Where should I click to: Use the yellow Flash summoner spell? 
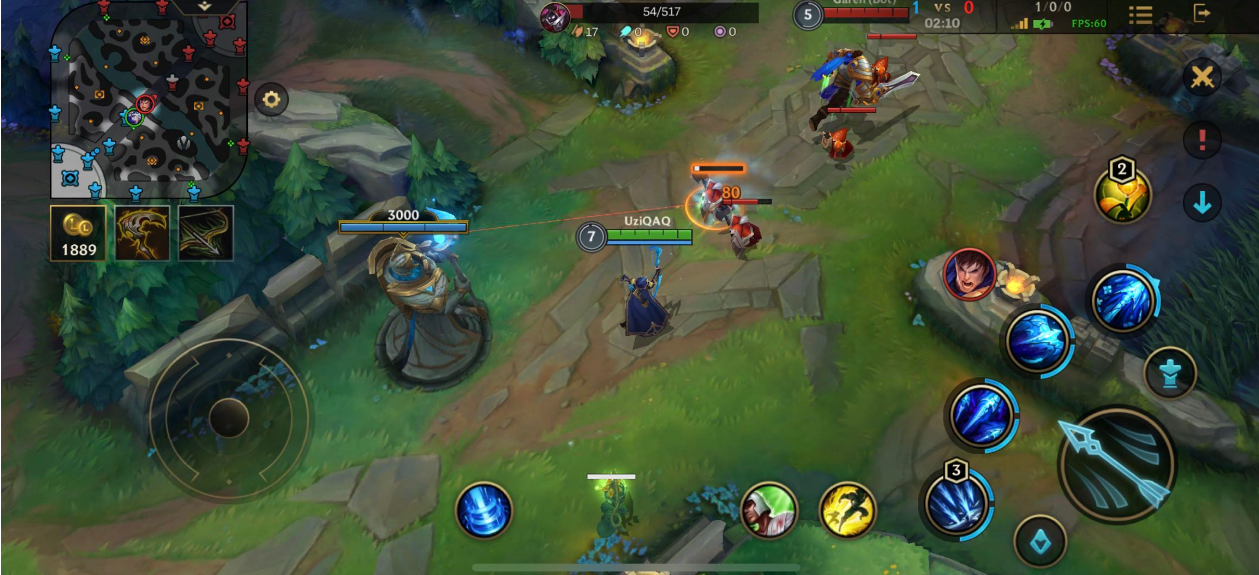(x=848, y=510)
